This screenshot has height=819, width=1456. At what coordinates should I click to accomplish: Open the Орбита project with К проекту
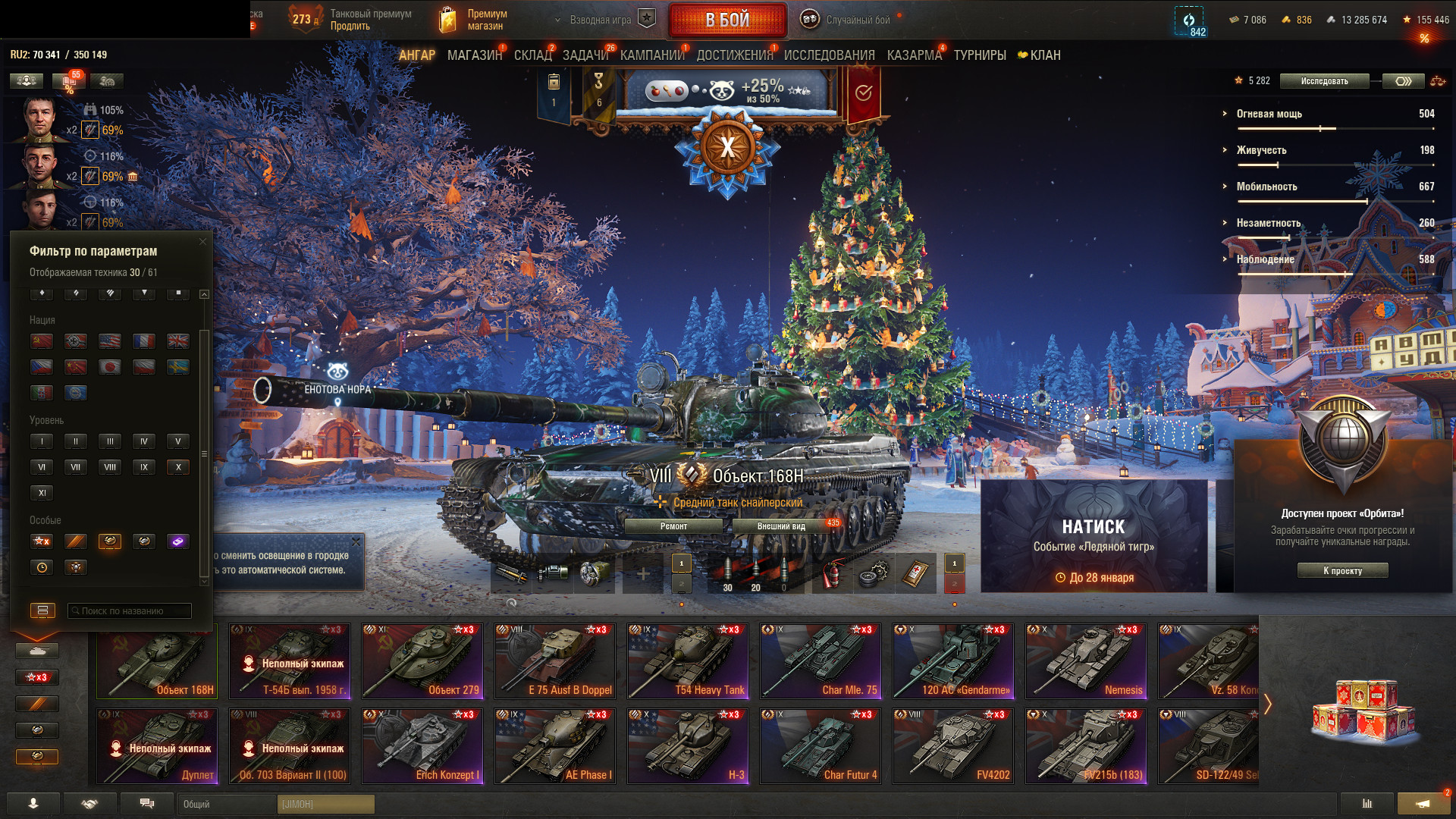(x=1342, y=571)
